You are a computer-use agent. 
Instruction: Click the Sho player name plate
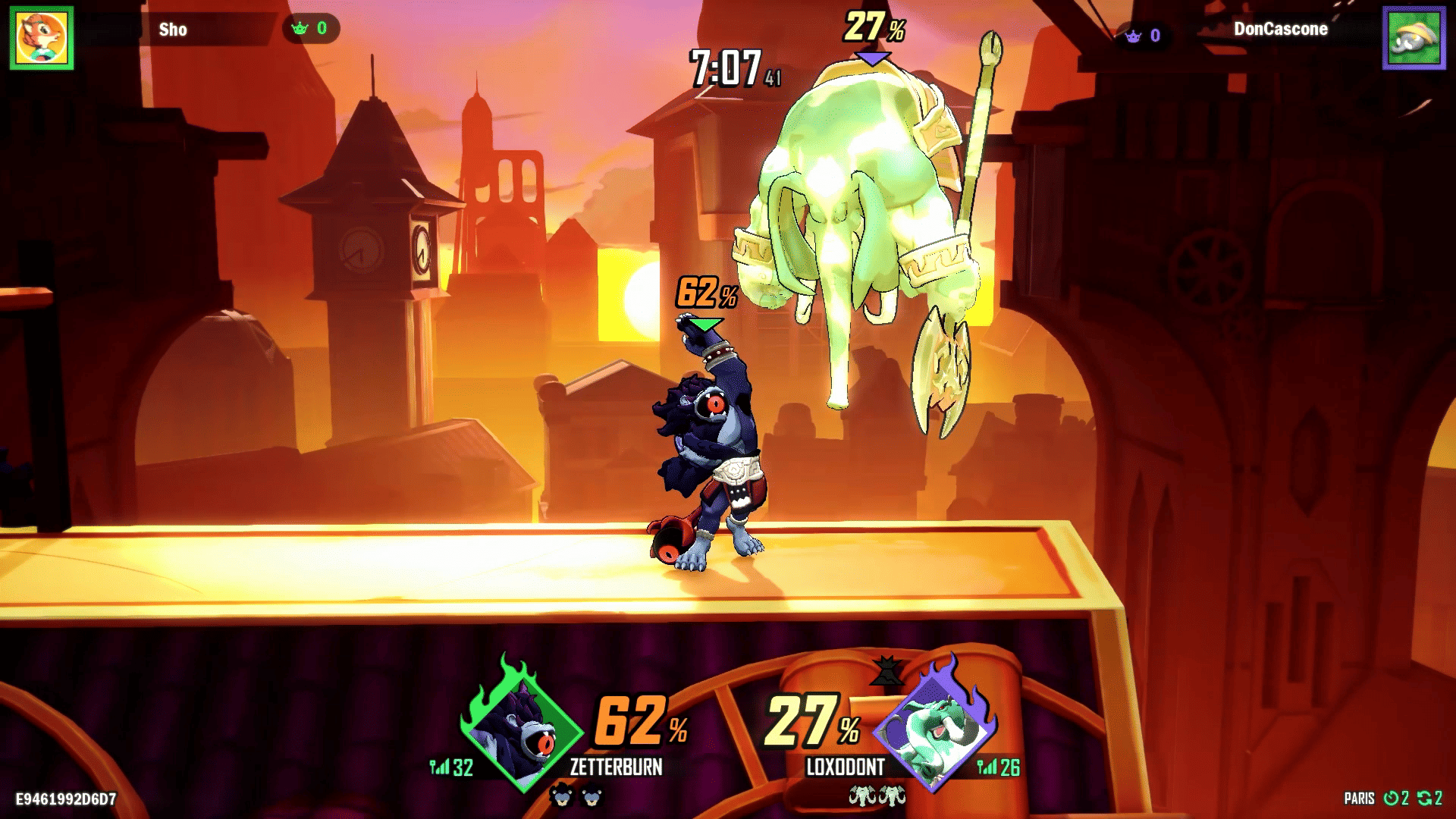point(174,30)
